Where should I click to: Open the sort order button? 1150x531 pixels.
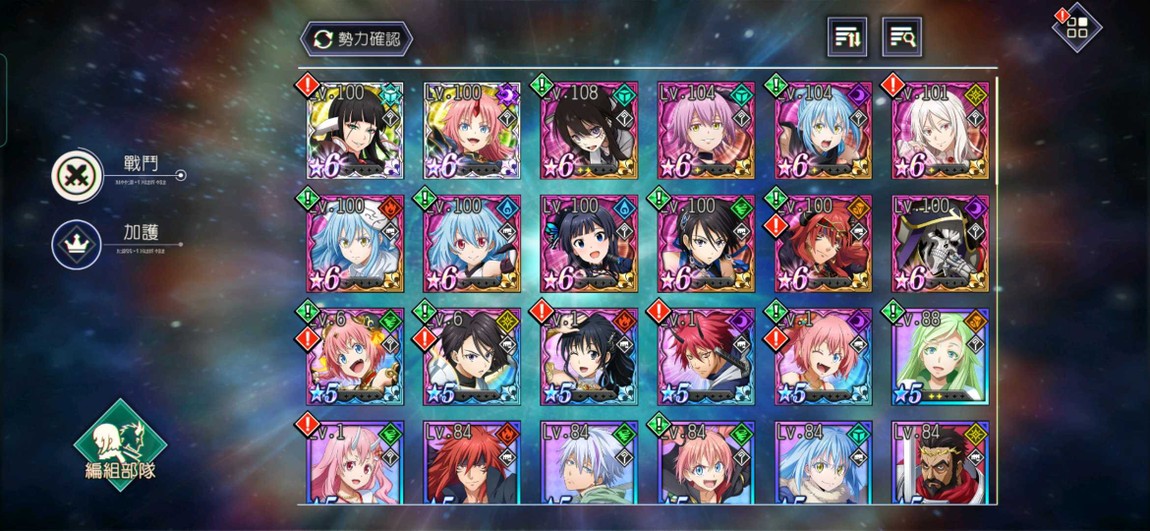847,38
